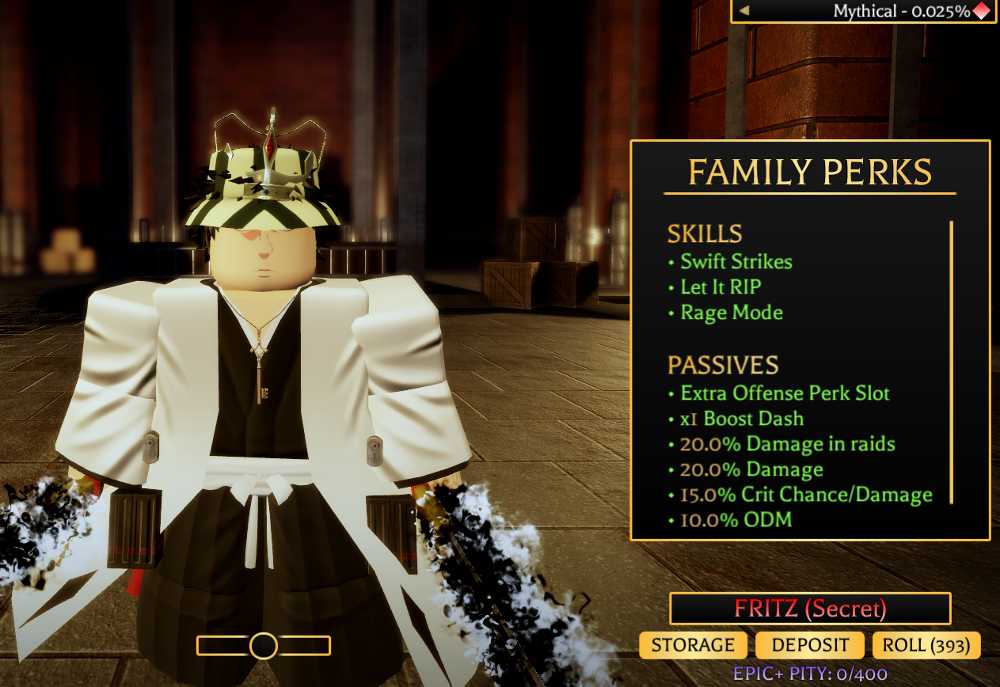The width and height of the screenshot is (1000, 687).
Task: Click the left arrow beside Mythical rarity
Action: point(744,11)
